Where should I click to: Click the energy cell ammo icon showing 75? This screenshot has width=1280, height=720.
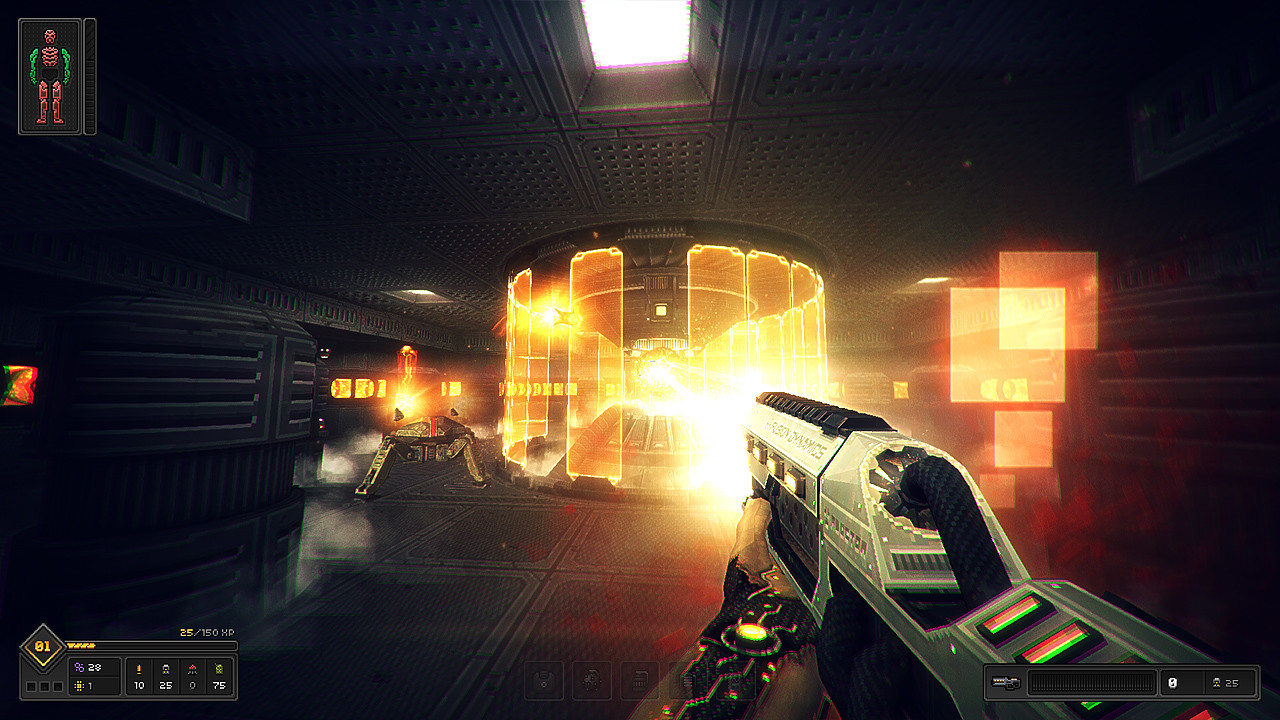pos(218,669)
